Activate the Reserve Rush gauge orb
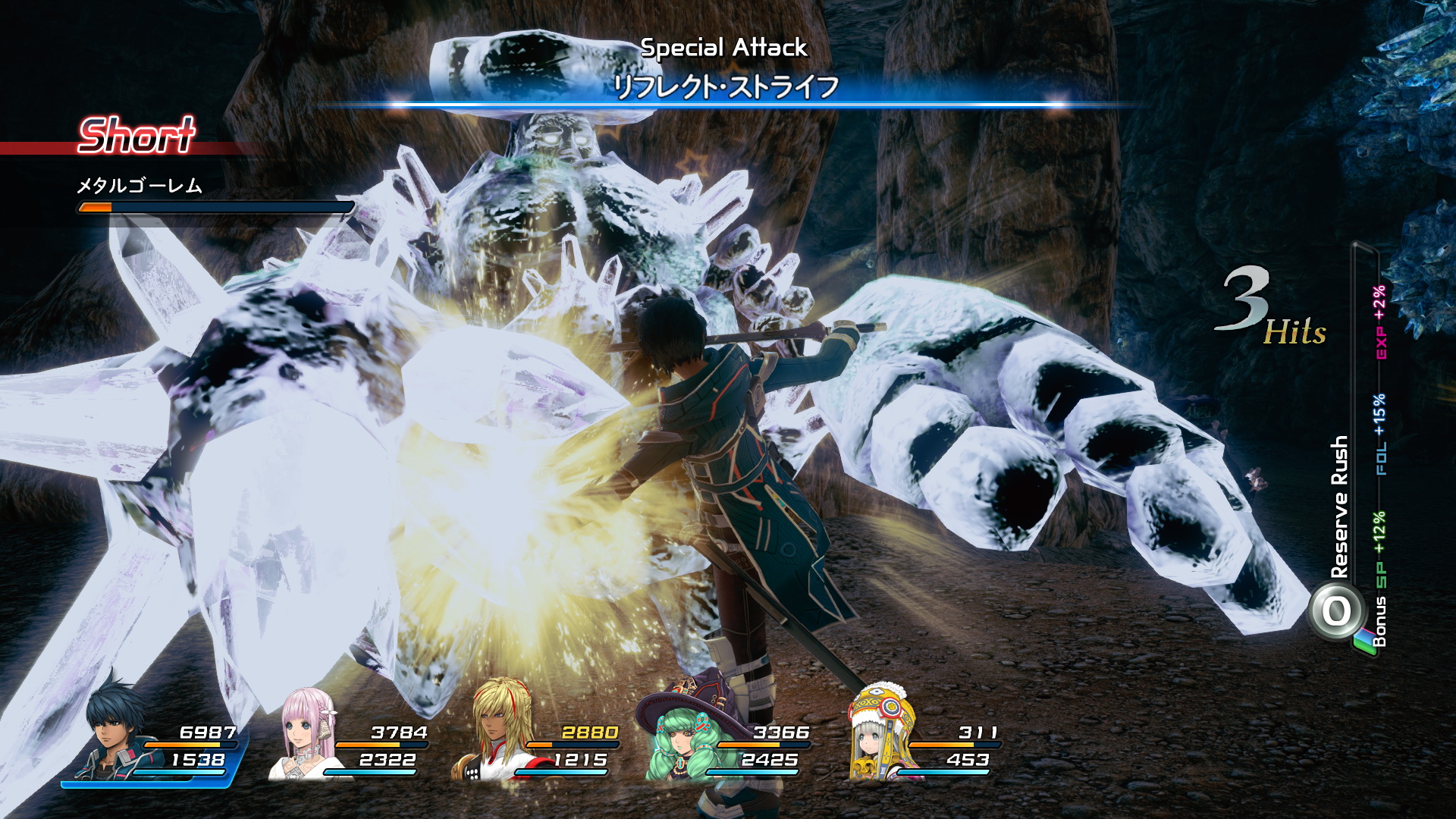 tap(1337, 611)
